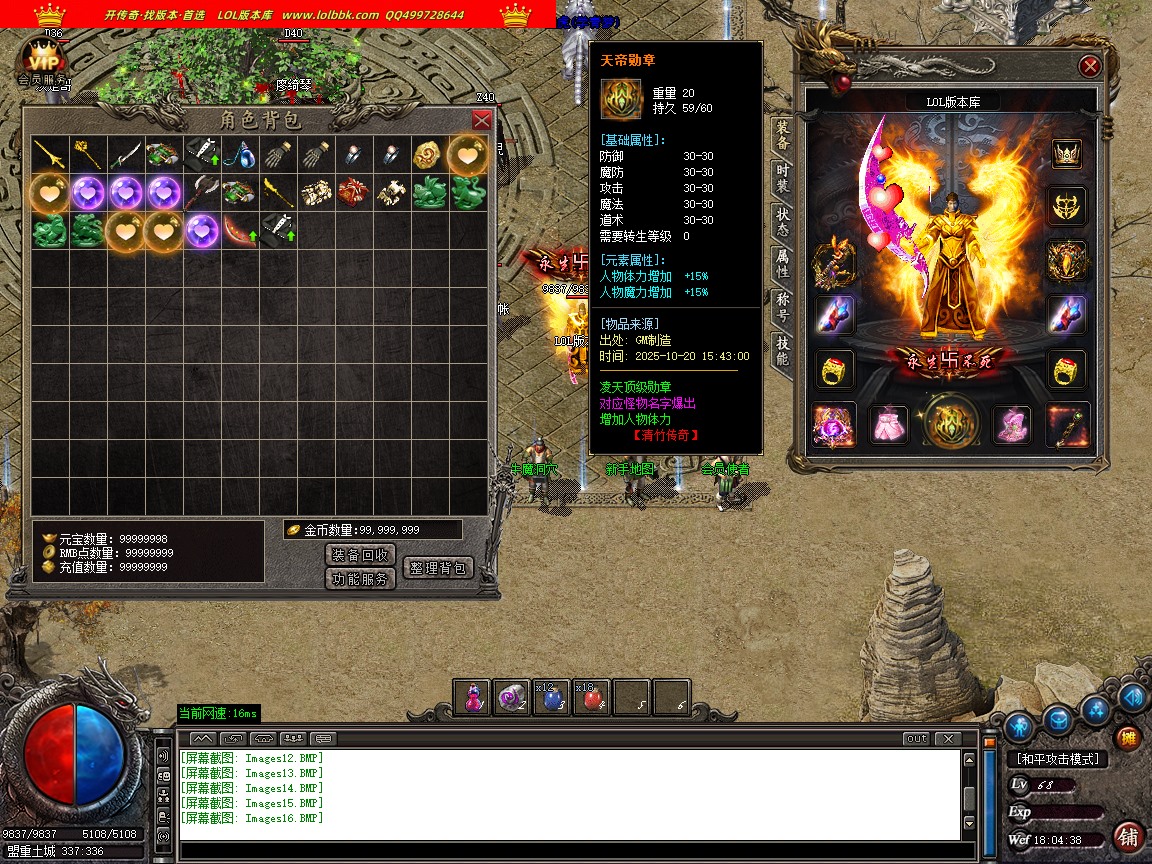Viewport: 1152px width, 864px height.
Task: Open 功能服务 function services
Action: coord(361,579)
